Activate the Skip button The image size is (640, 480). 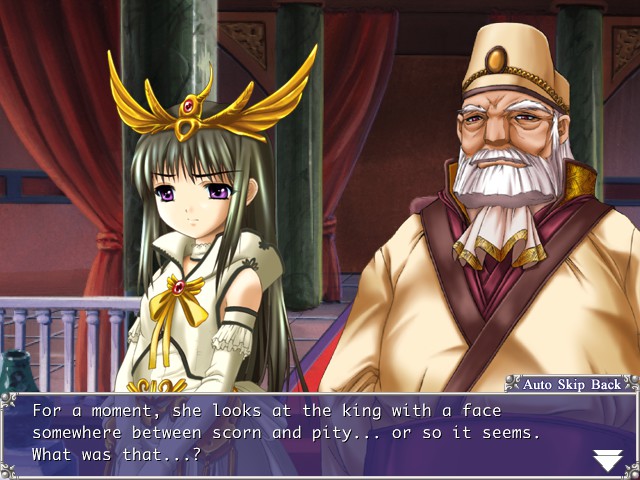point(573,383)
